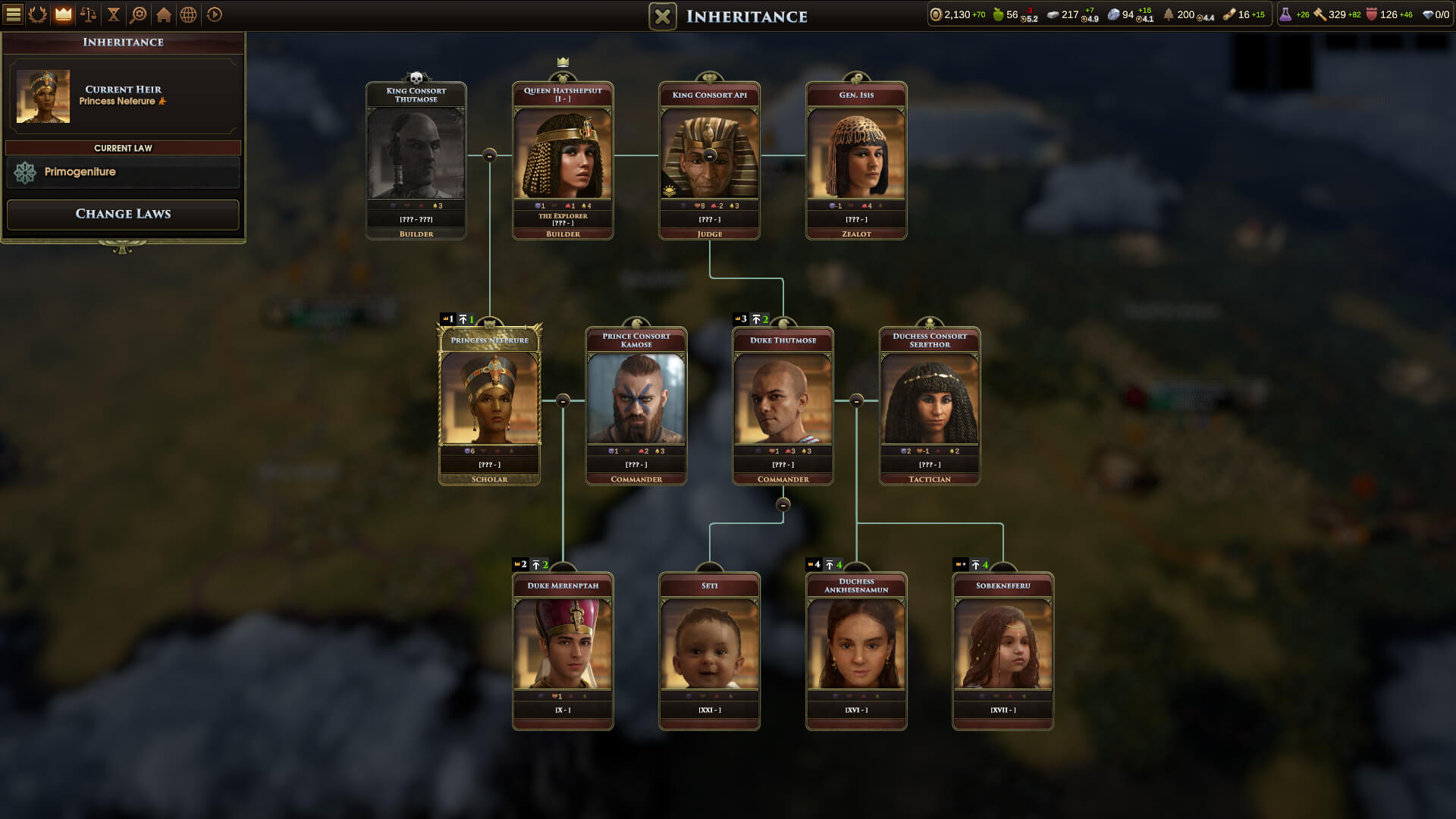
Task: Expand the marriage node between Neferure and Kamose
Action: (x=562, y=399)
